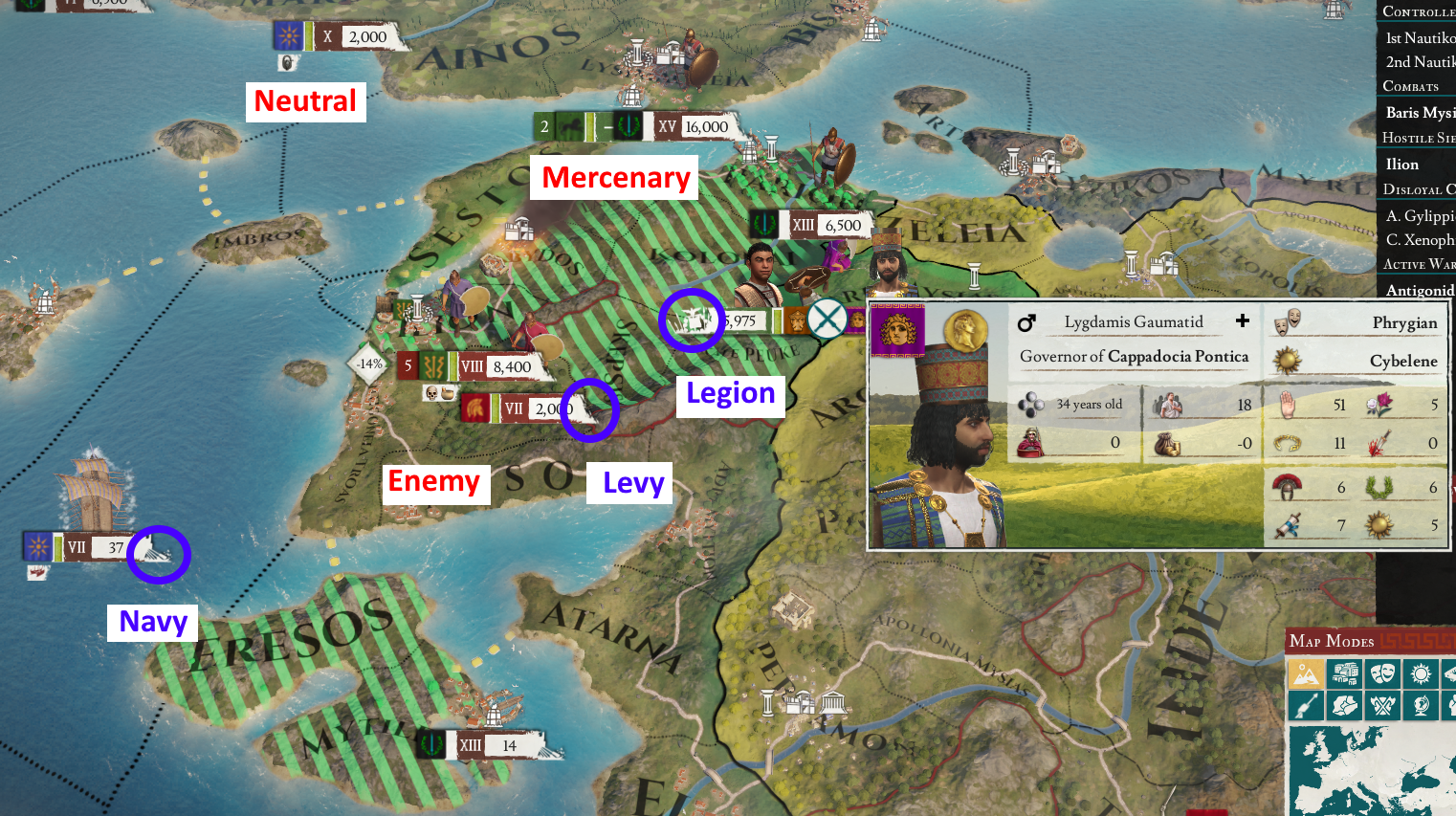This screenshot has height=816, width=1456.
Task: Click the male gender symbol on Lygdamis's card
Action: [x=1027, y=321]
